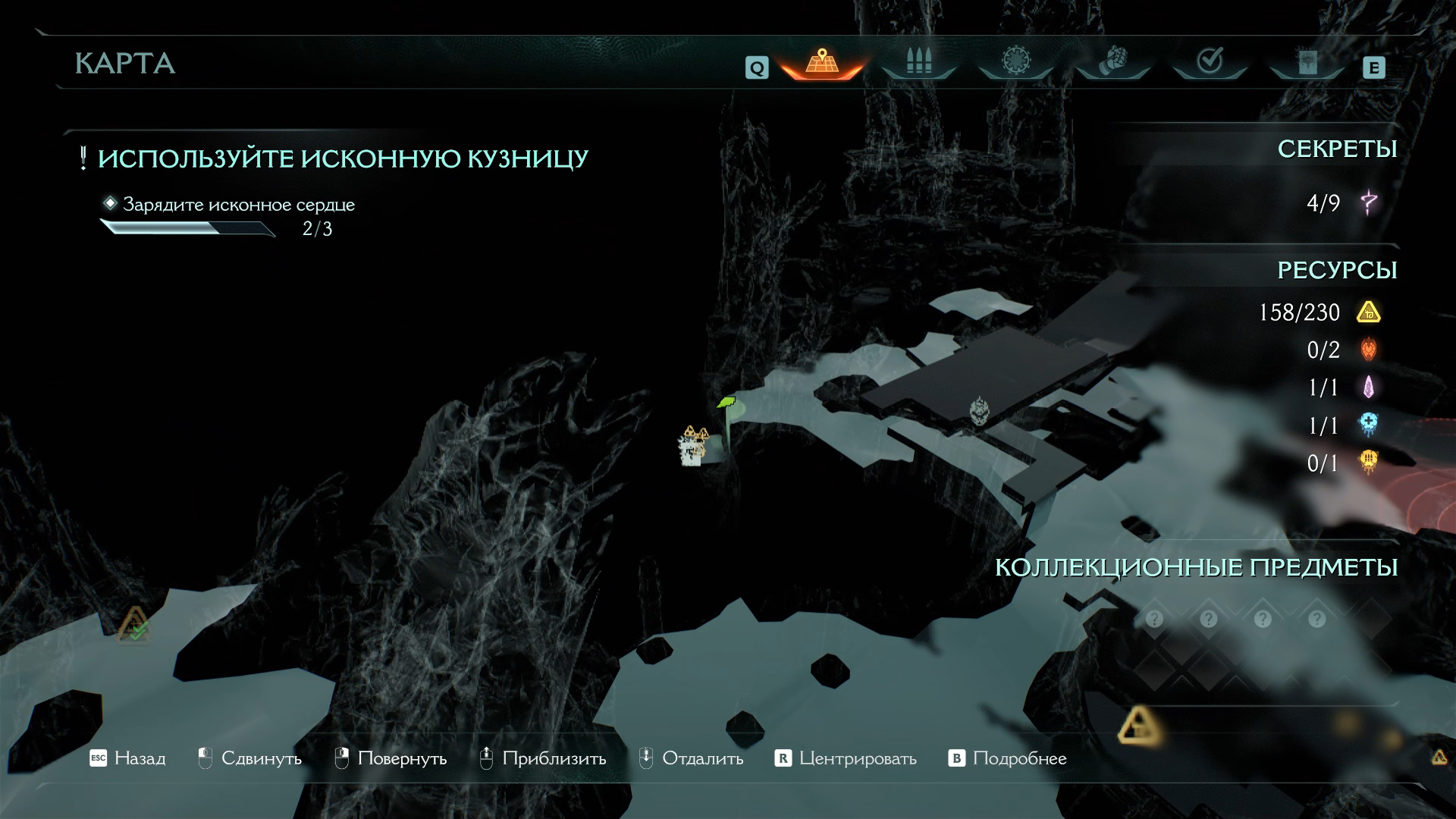Click the large gold triangle marker

click(x=1139, y=725)
